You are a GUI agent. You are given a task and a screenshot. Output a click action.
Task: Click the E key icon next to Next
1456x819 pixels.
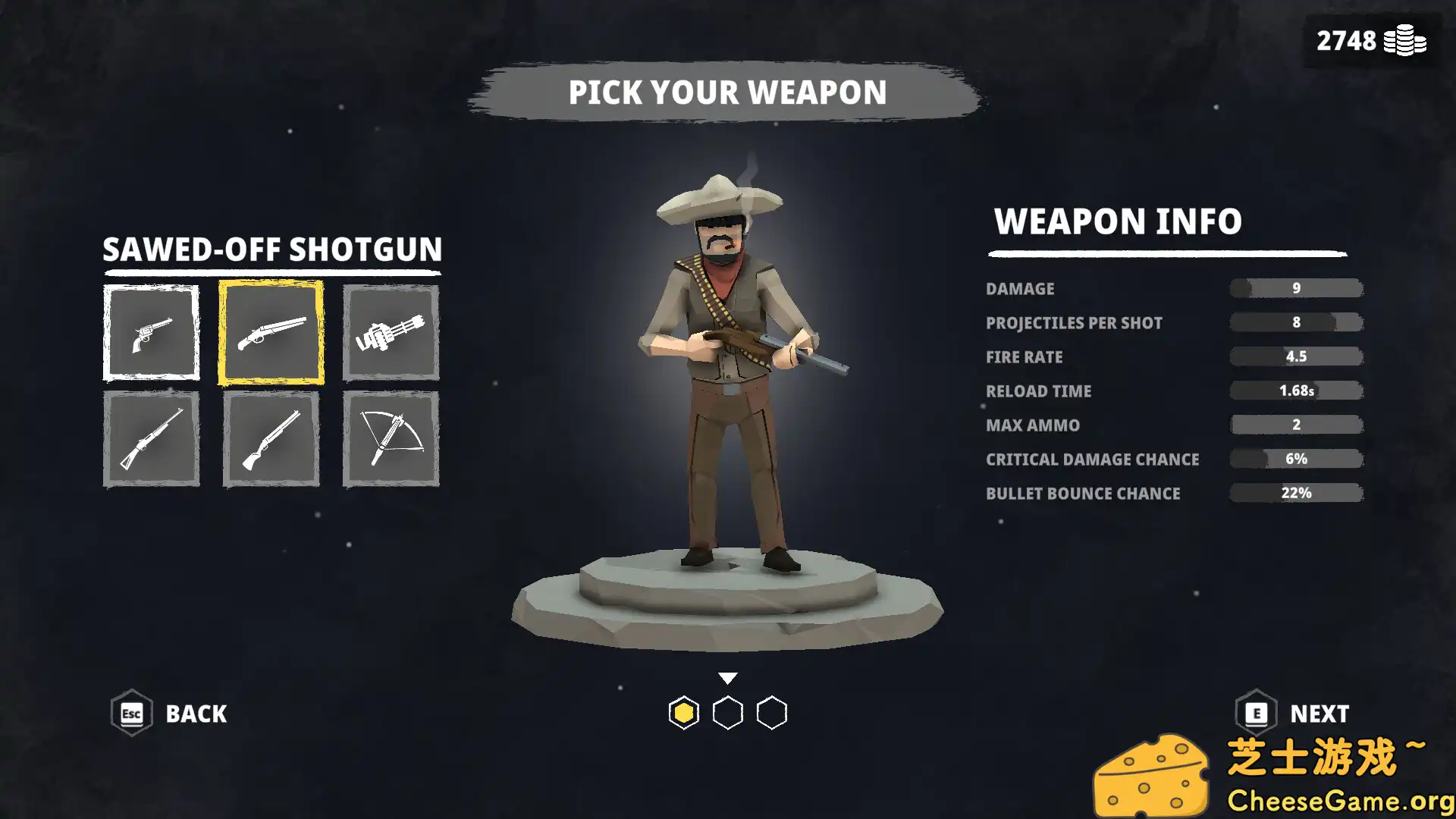(x=1257, y=713)
